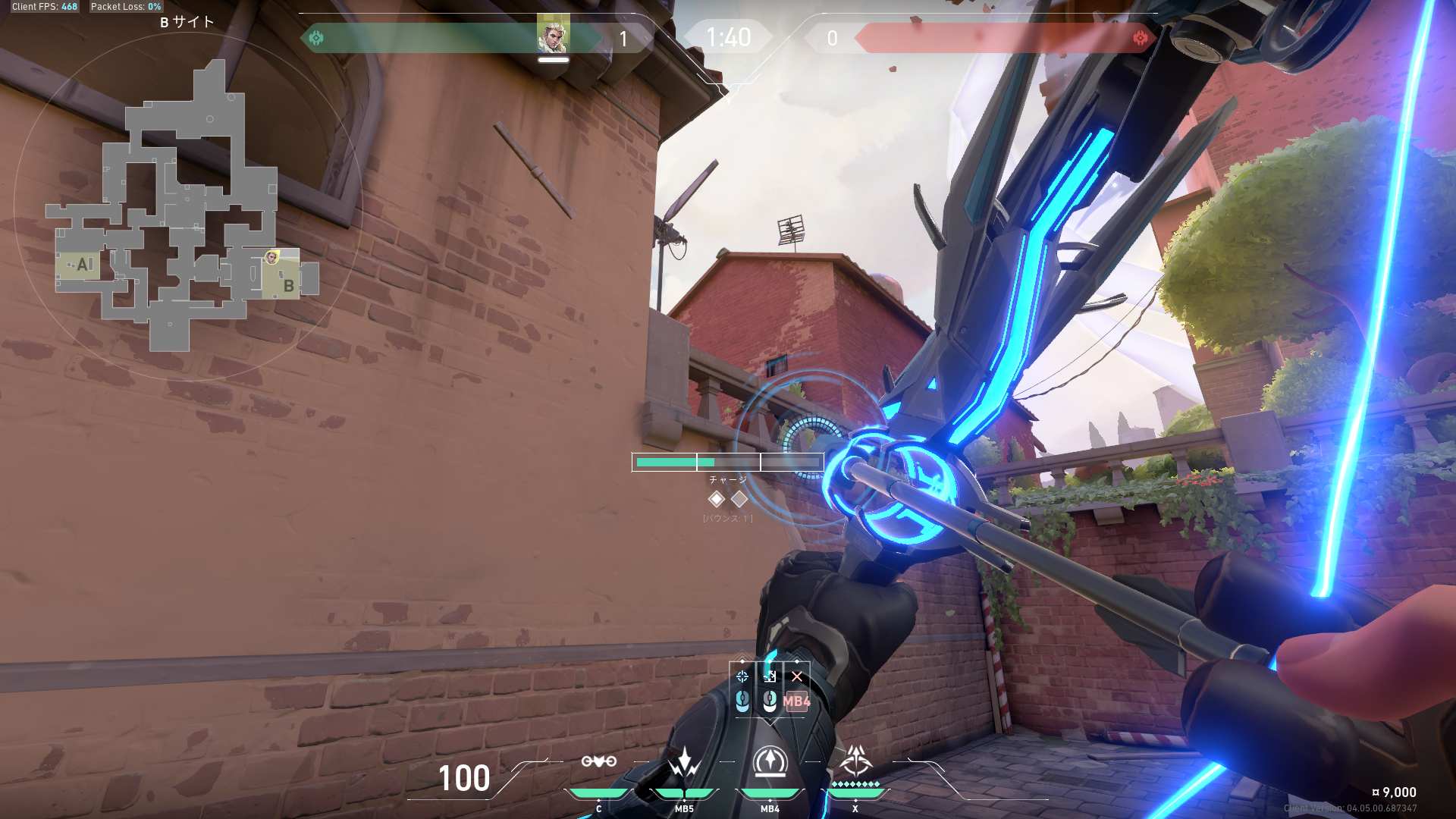Image resolution: width=1456 pixels, height=819 pixels.
Task: Click the red team emblem in top bar
Action: pyautogui.click(x=1140, y=38)
